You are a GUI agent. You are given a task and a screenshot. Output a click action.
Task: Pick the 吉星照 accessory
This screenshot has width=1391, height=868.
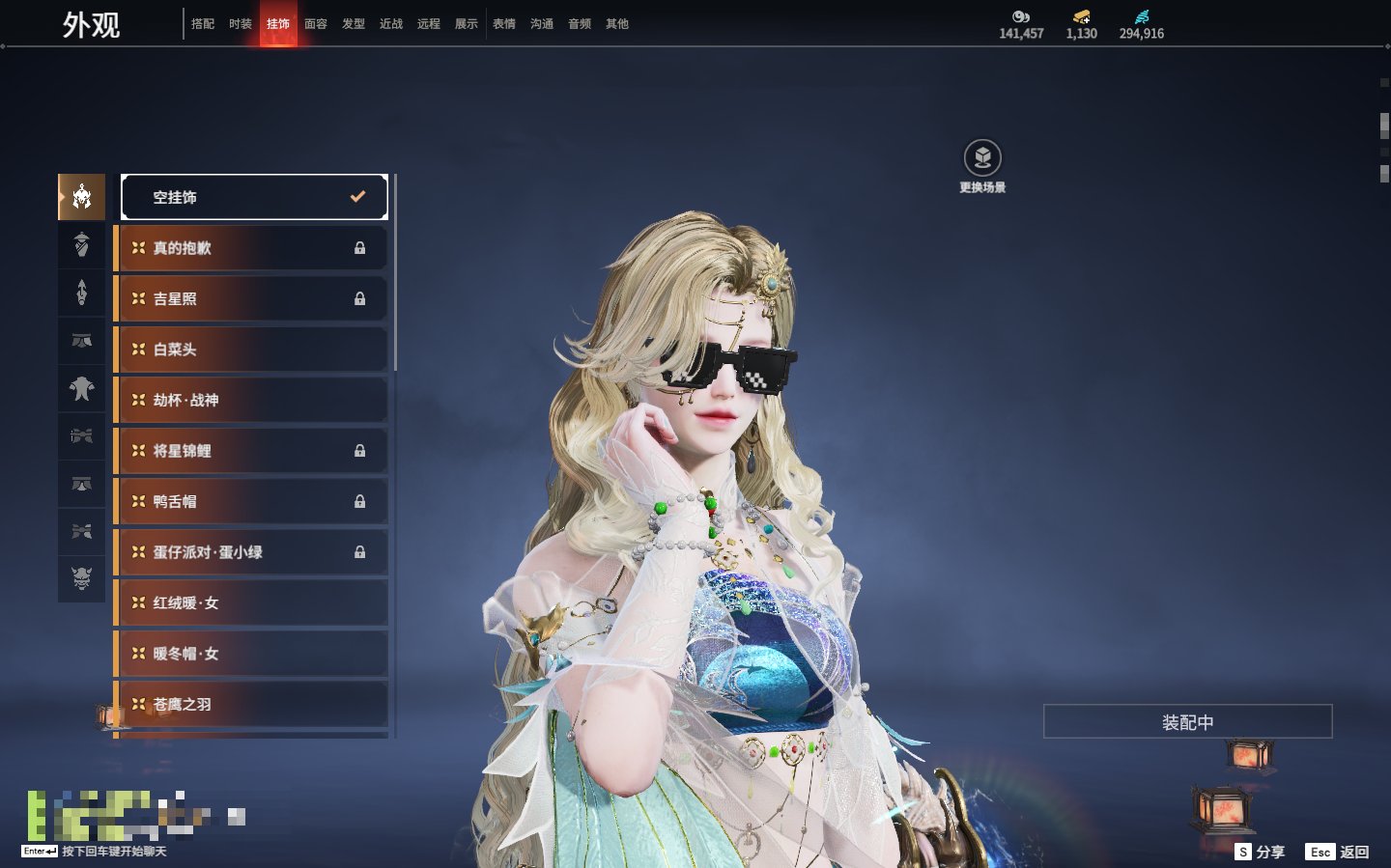pyautogui.click(x=251, y=299)
